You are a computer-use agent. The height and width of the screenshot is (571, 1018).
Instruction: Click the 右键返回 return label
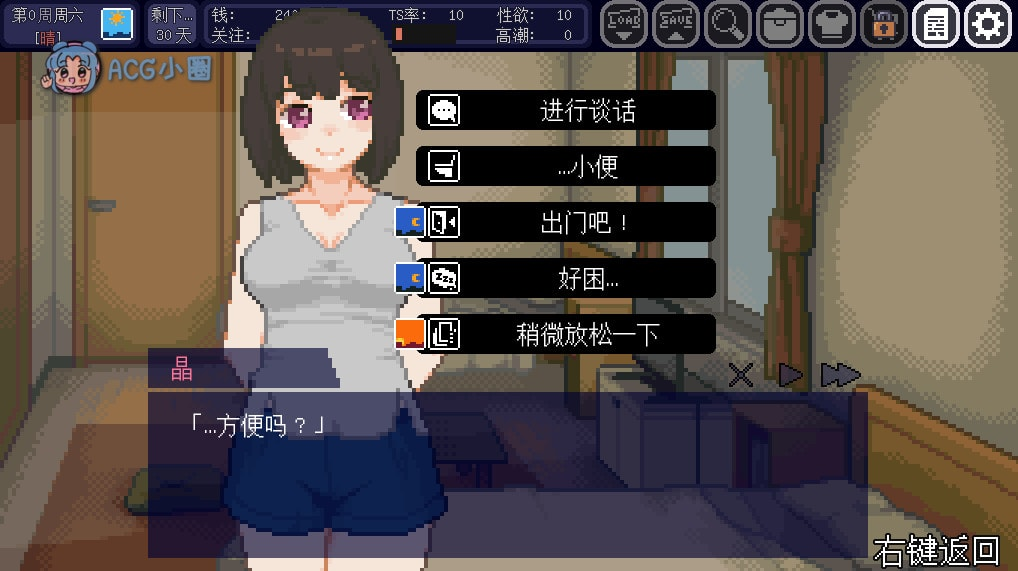point(936,550)
